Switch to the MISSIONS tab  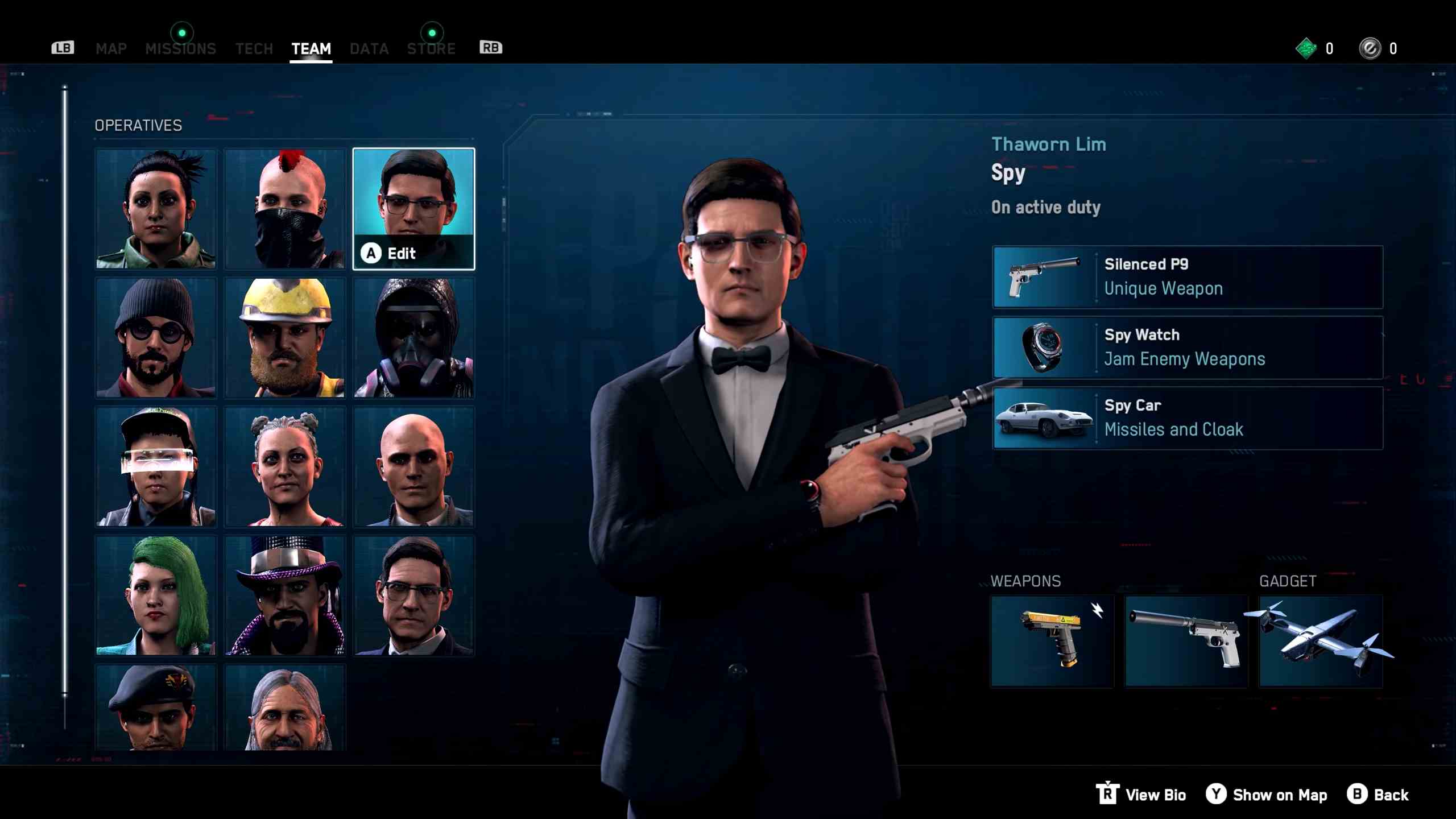(x=181, y=48)
